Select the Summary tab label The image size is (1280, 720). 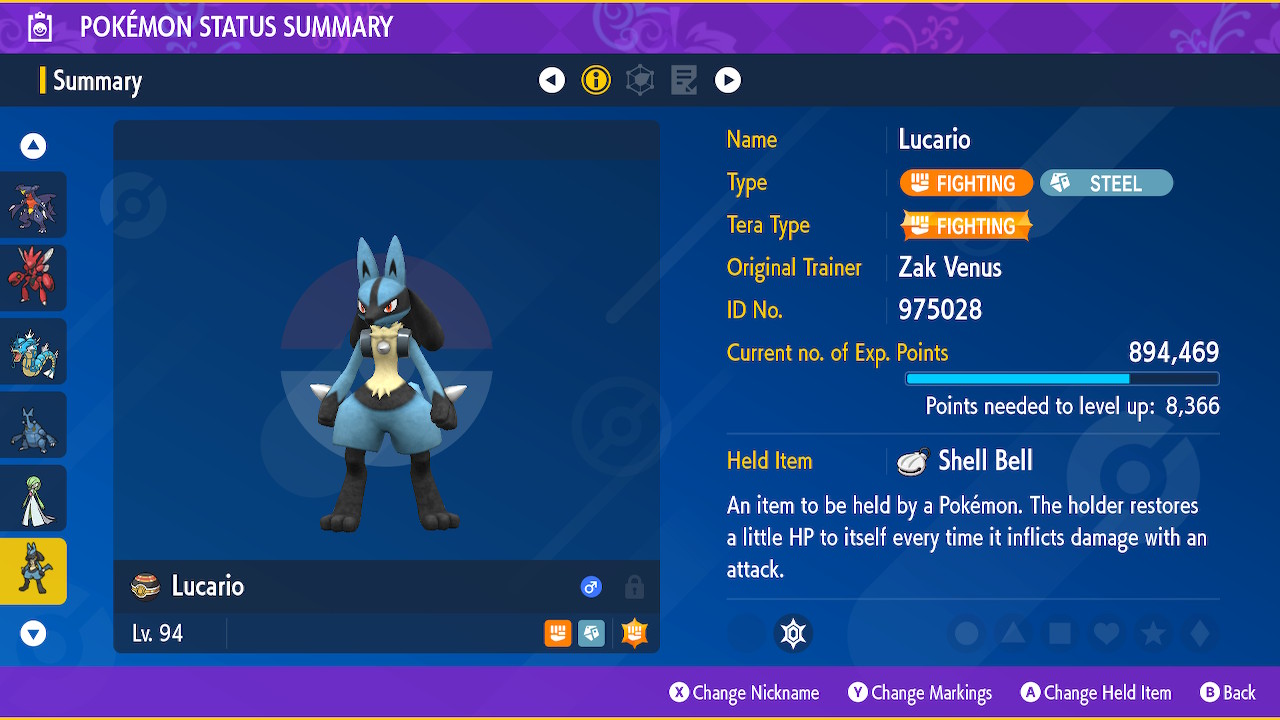pos(98,80)
